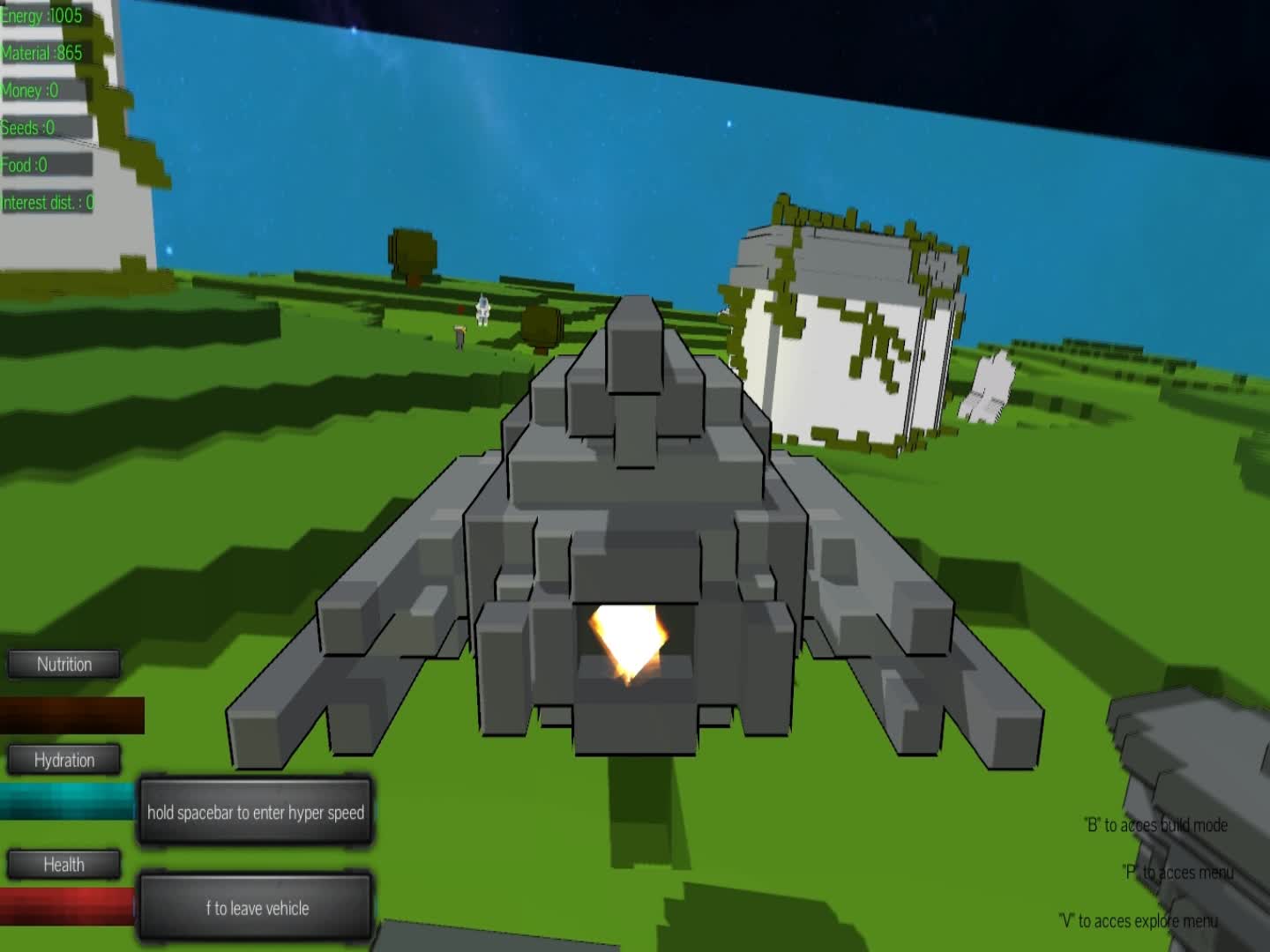The height and width of the screenshot is (952, 1270).
Task: Click the f to leave vehicle button
Action: 256,904
